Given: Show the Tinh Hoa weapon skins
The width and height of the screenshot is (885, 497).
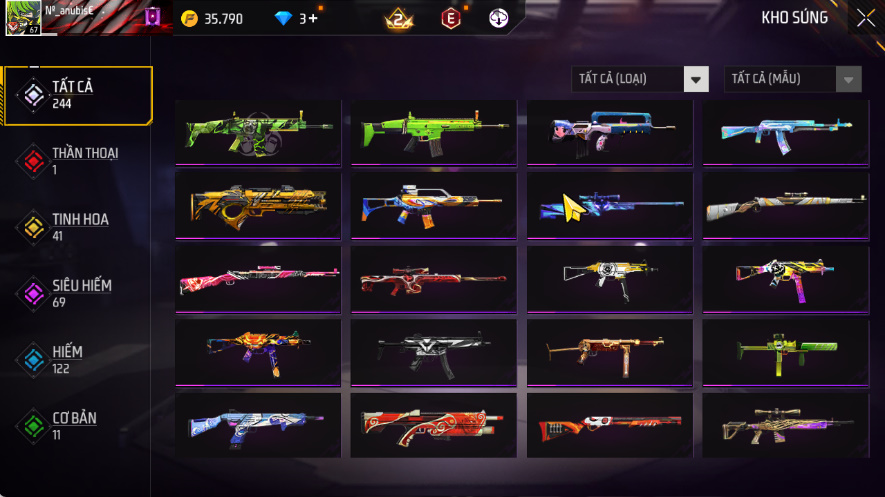Looking at the screenshot, I should point(78,226).
